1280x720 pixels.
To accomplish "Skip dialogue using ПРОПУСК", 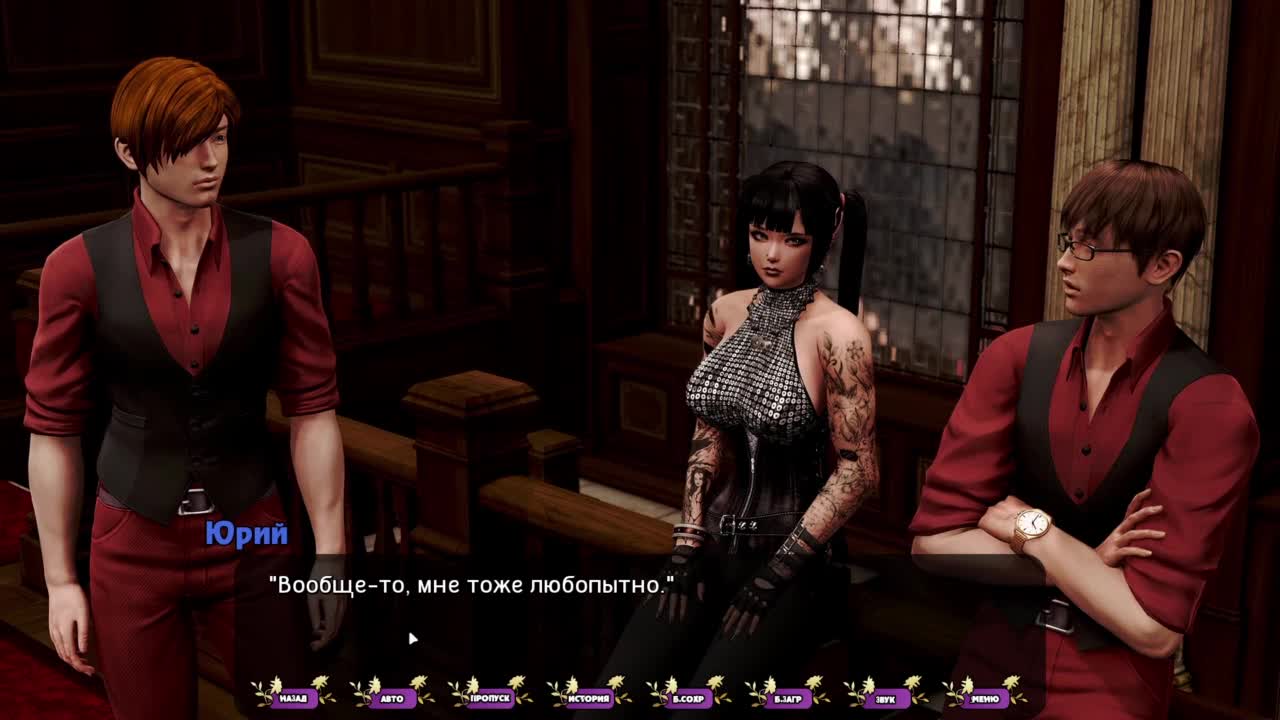I will tap(490, 698).
